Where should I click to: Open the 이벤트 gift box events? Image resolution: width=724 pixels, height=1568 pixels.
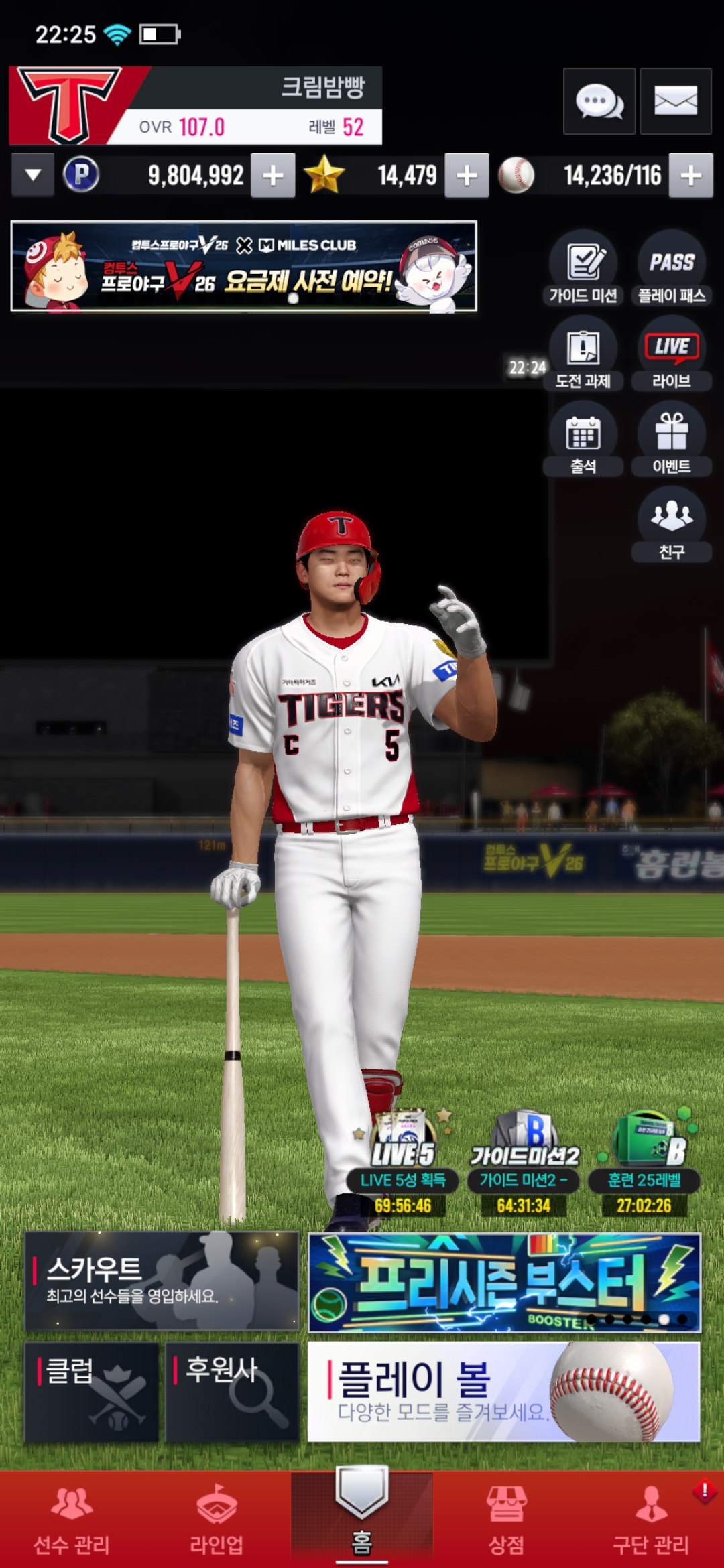pyautogui.click(x=671, y=439)
